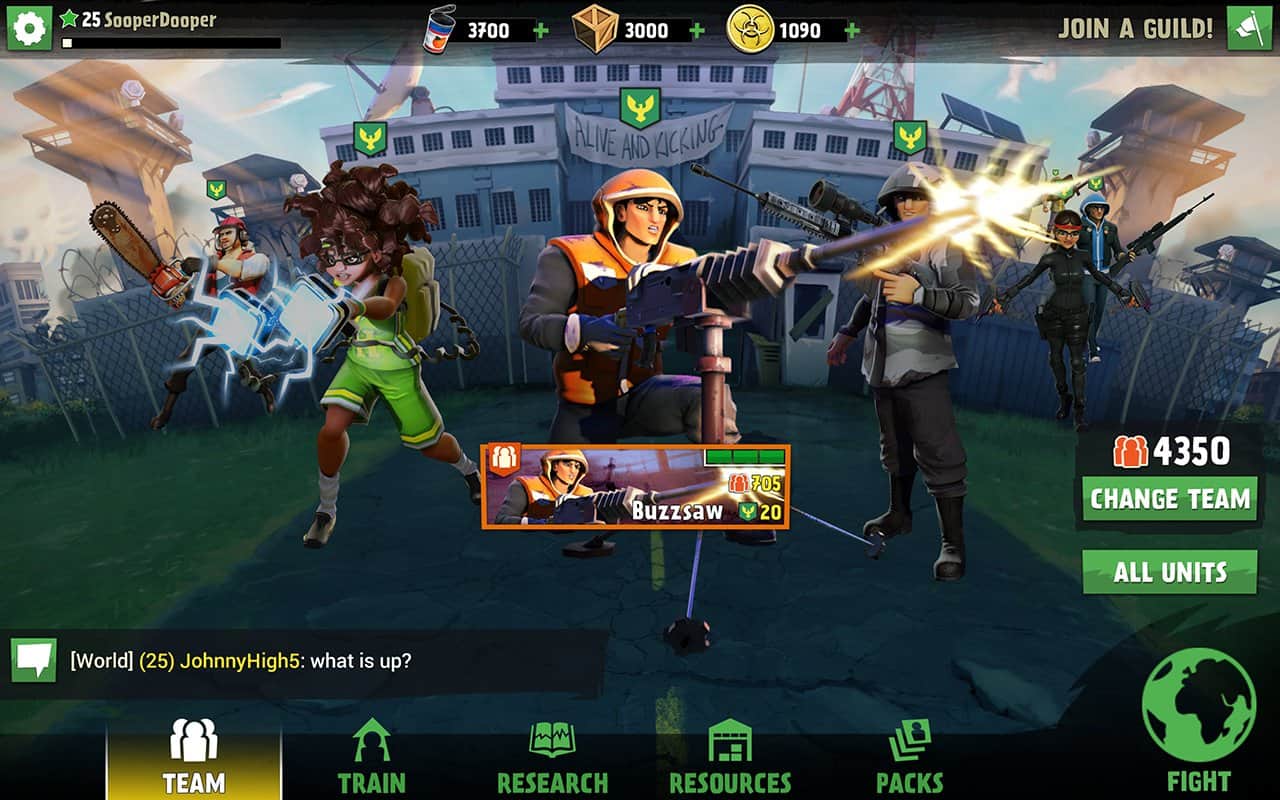This screenshot has height=800, width=1280.
Task: Select the Buzzsaw unit card
Action: (636, 487)
